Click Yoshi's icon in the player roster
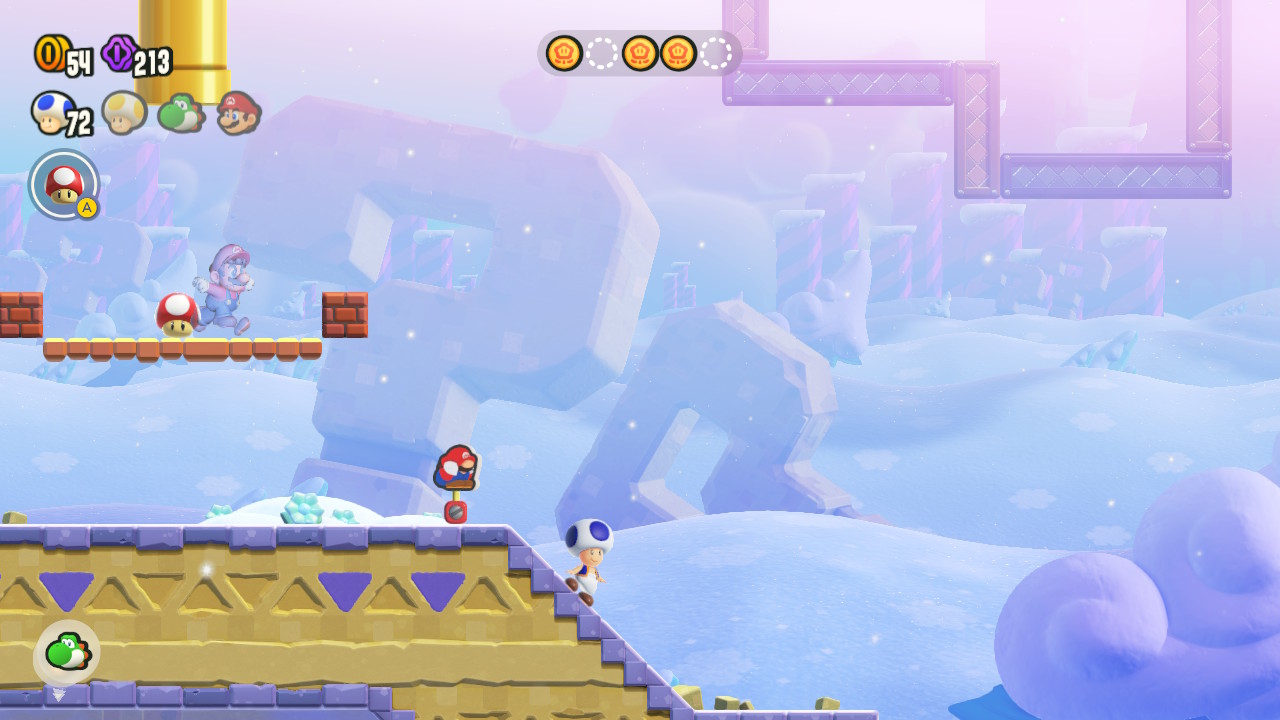Screen dimensions: 1280x720 point(180,112)
